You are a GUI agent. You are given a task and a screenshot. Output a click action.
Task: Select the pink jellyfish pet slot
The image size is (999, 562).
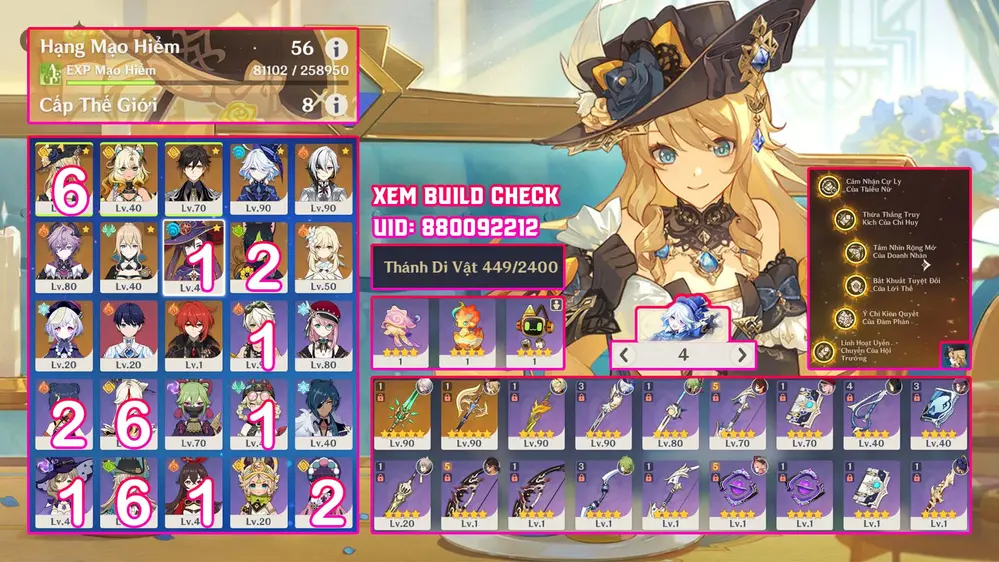click(400, 330)
